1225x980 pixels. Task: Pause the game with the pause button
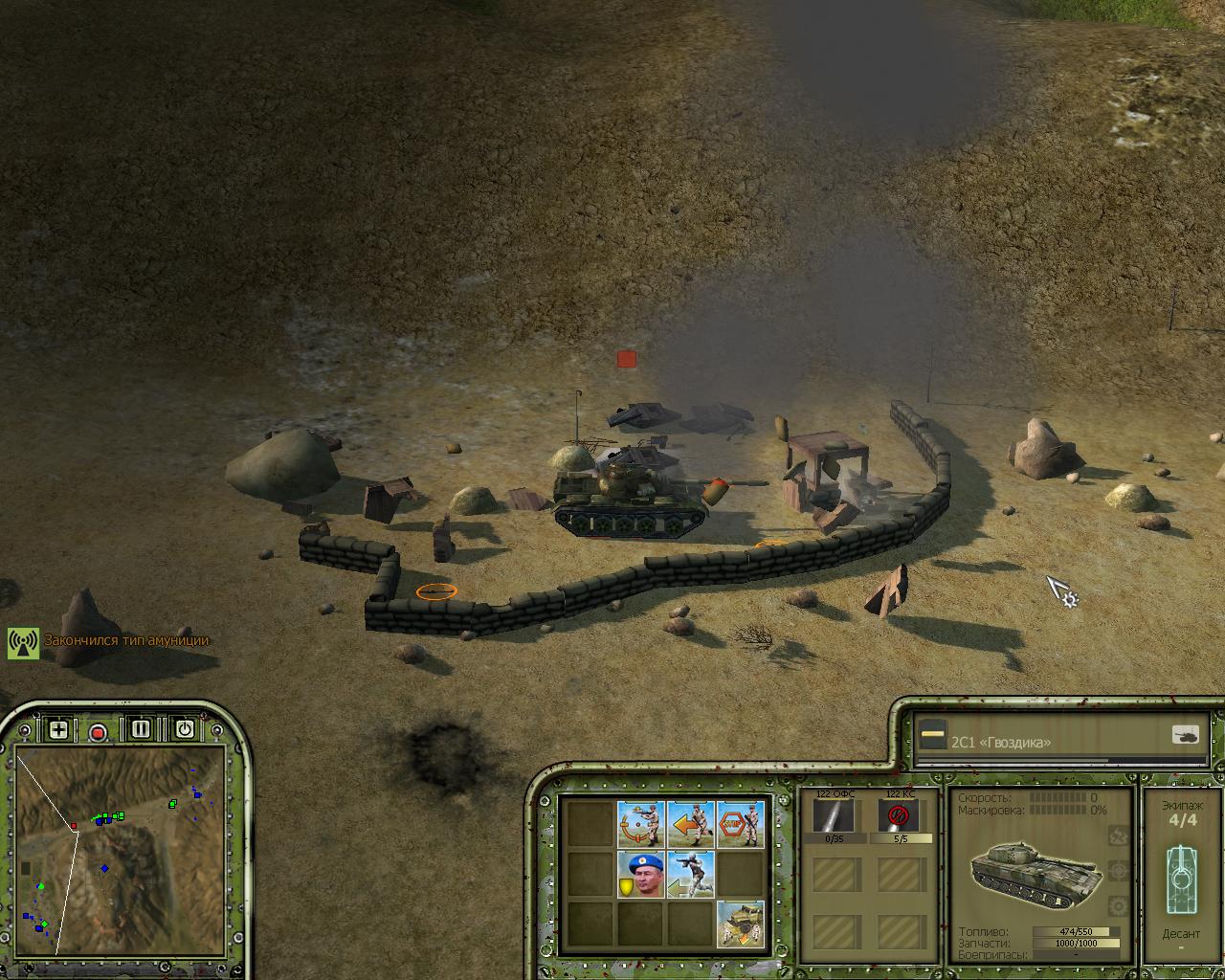(141, 729)
